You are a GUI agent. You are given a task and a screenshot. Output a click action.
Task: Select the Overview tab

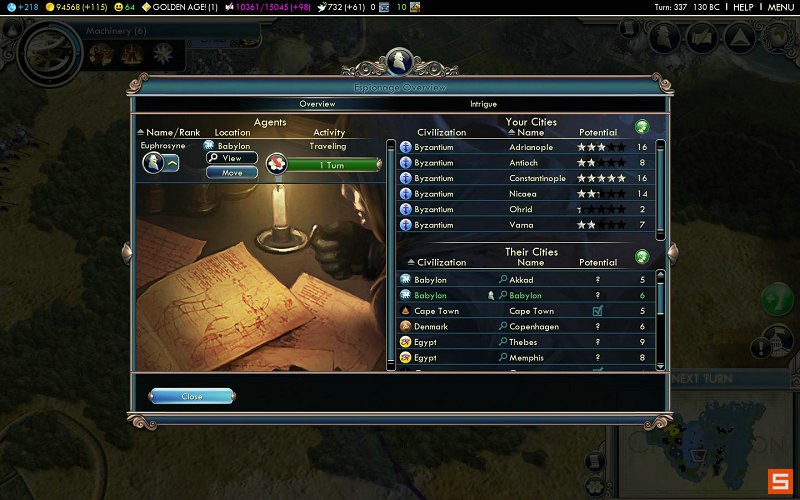pyautogui.click(x=317, y=104)
